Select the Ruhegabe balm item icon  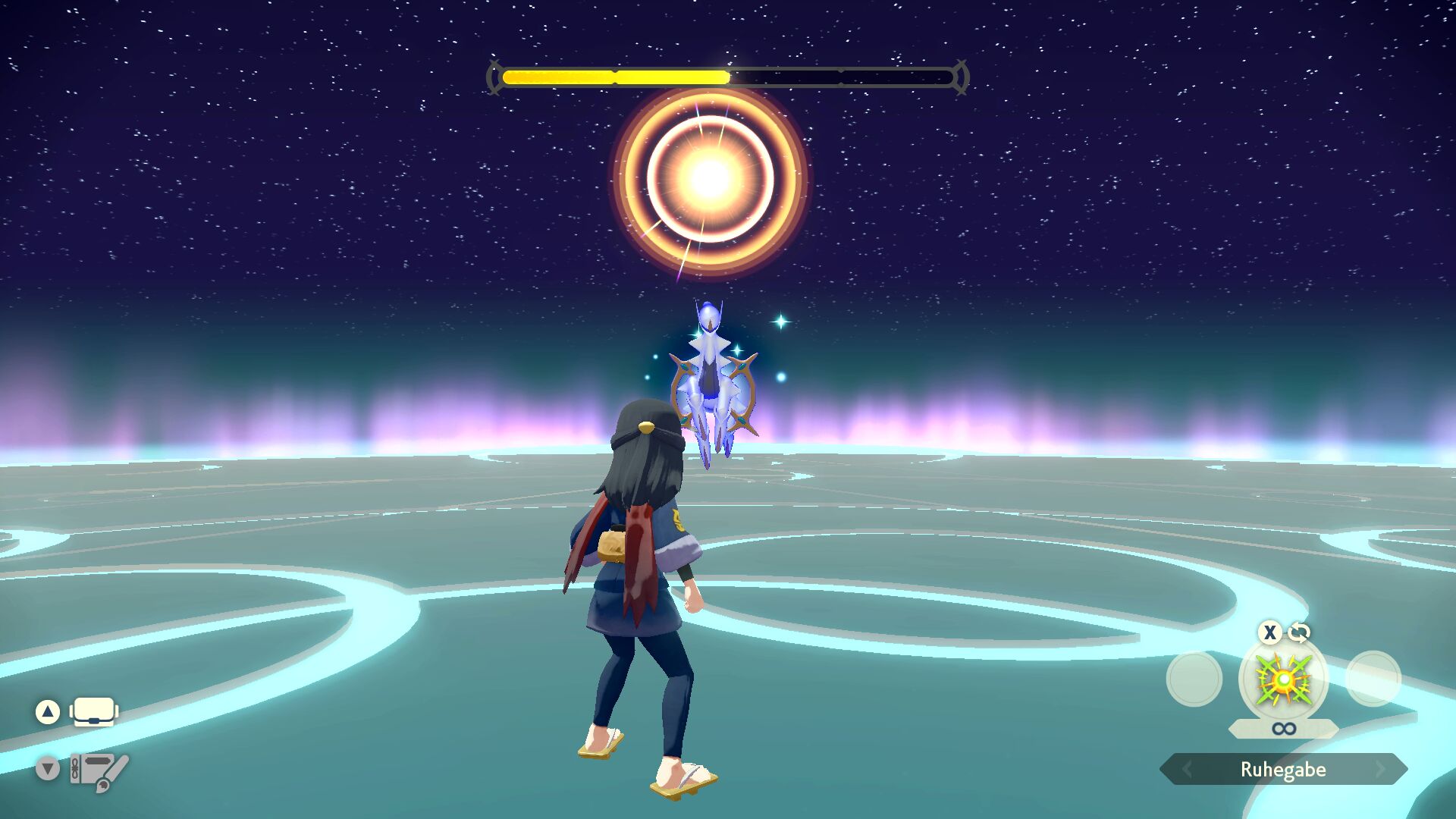[1283, 679]
